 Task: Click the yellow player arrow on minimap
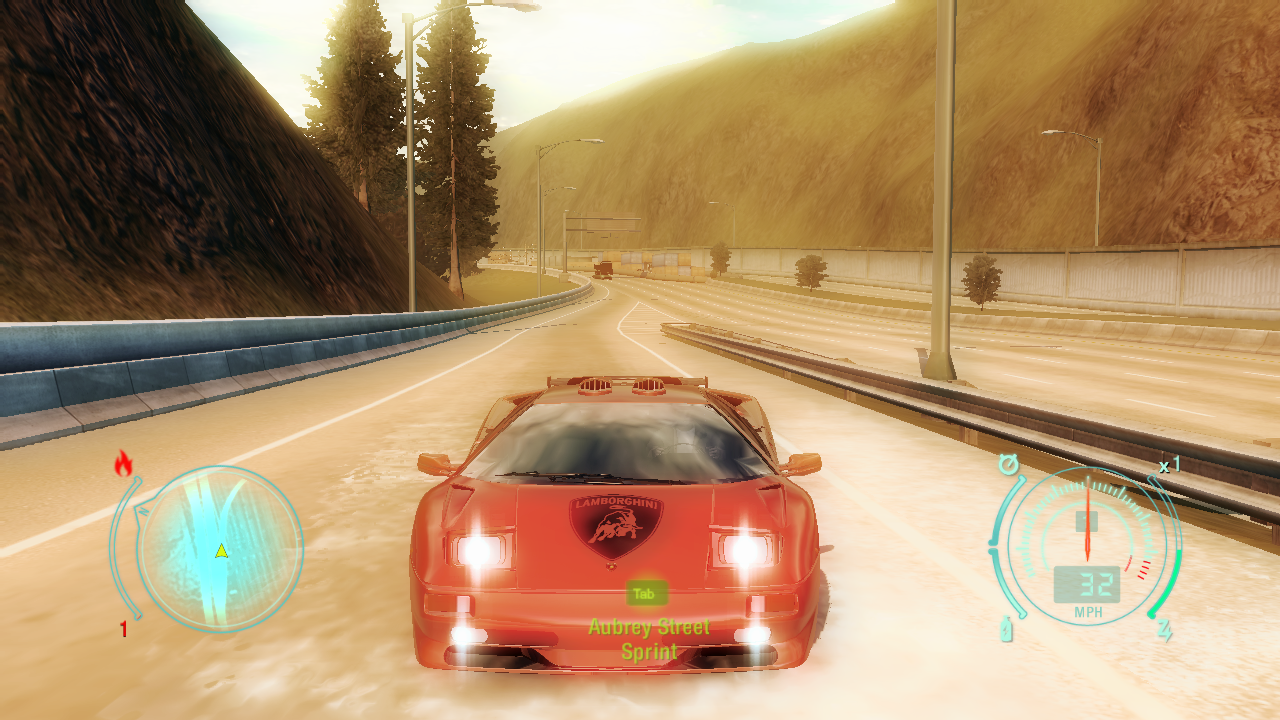pyautogui.click(x=221, y=550)
